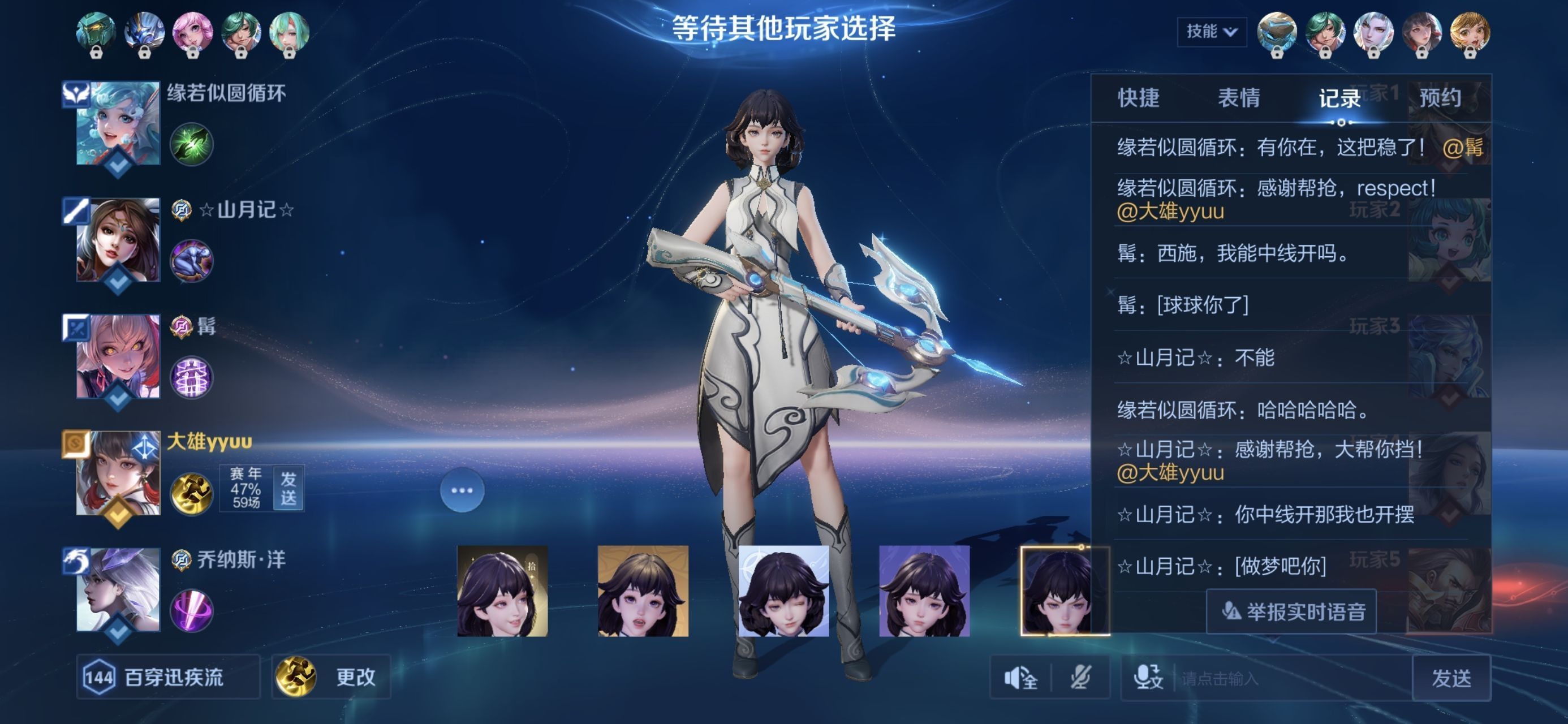
Task: Activate the voice-to-text microphone icon
Action: (1148, 677)
